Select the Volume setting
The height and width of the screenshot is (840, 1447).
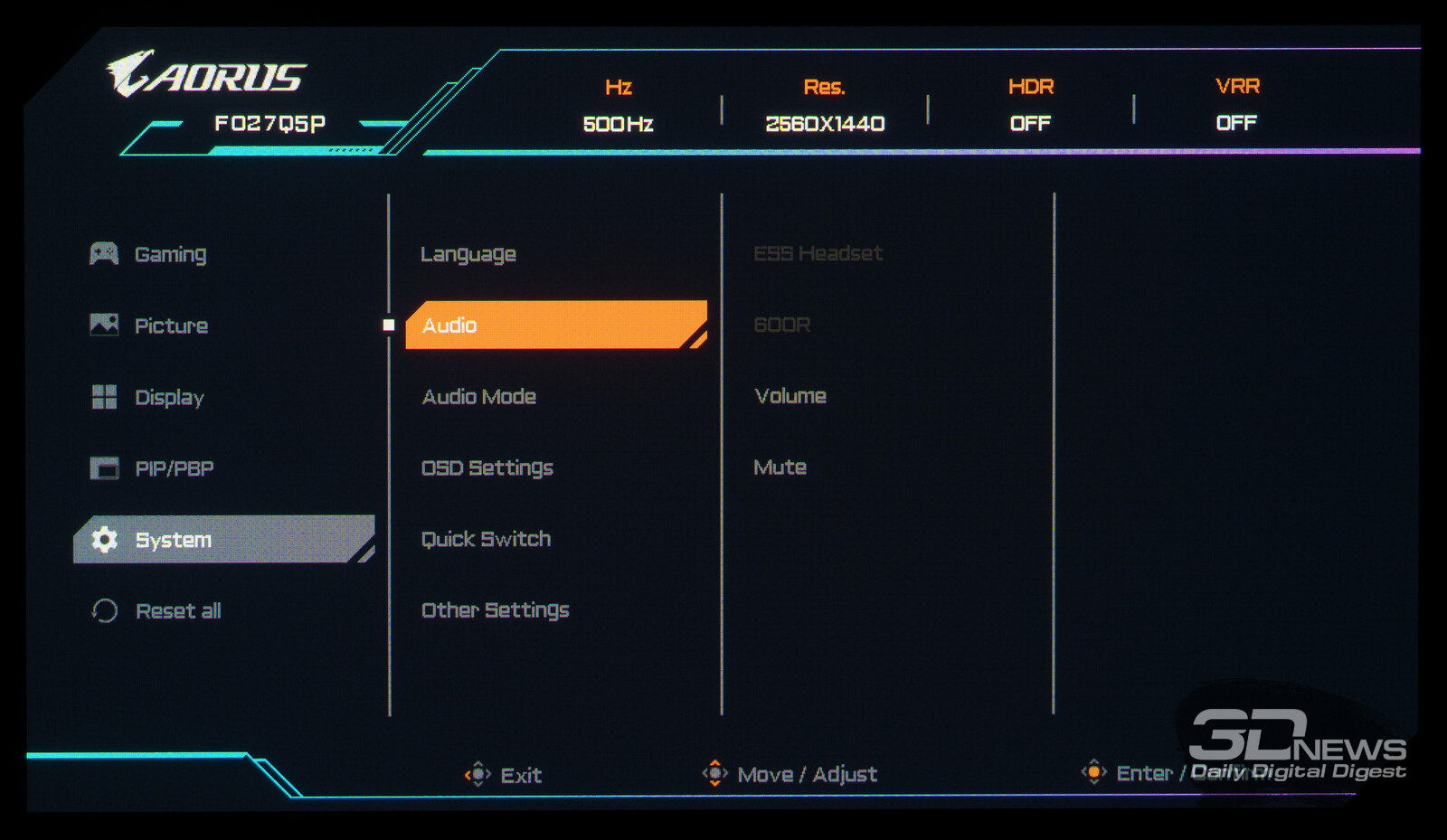[790, 396]
